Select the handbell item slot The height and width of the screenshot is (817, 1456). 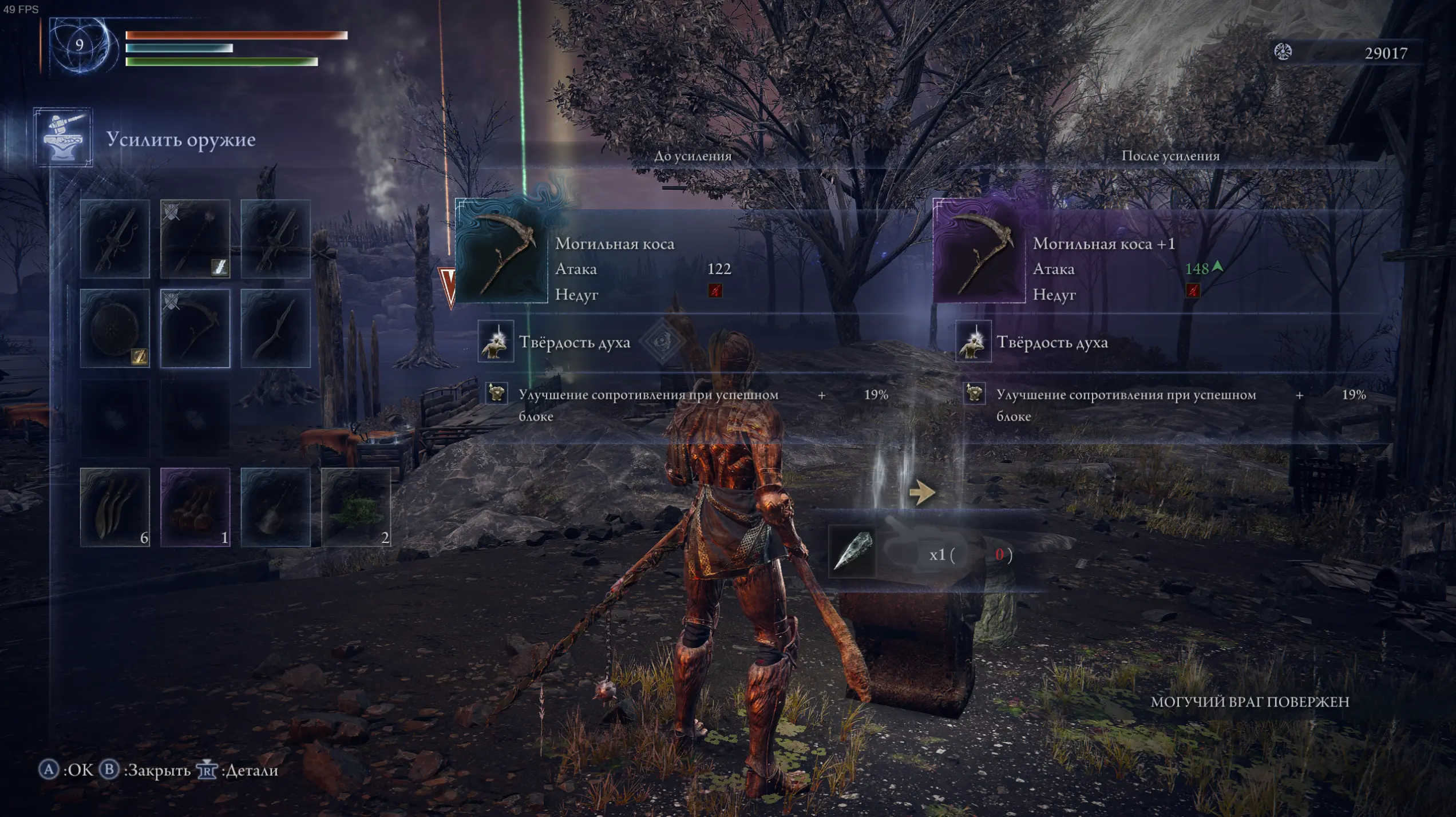click(275, 507)
